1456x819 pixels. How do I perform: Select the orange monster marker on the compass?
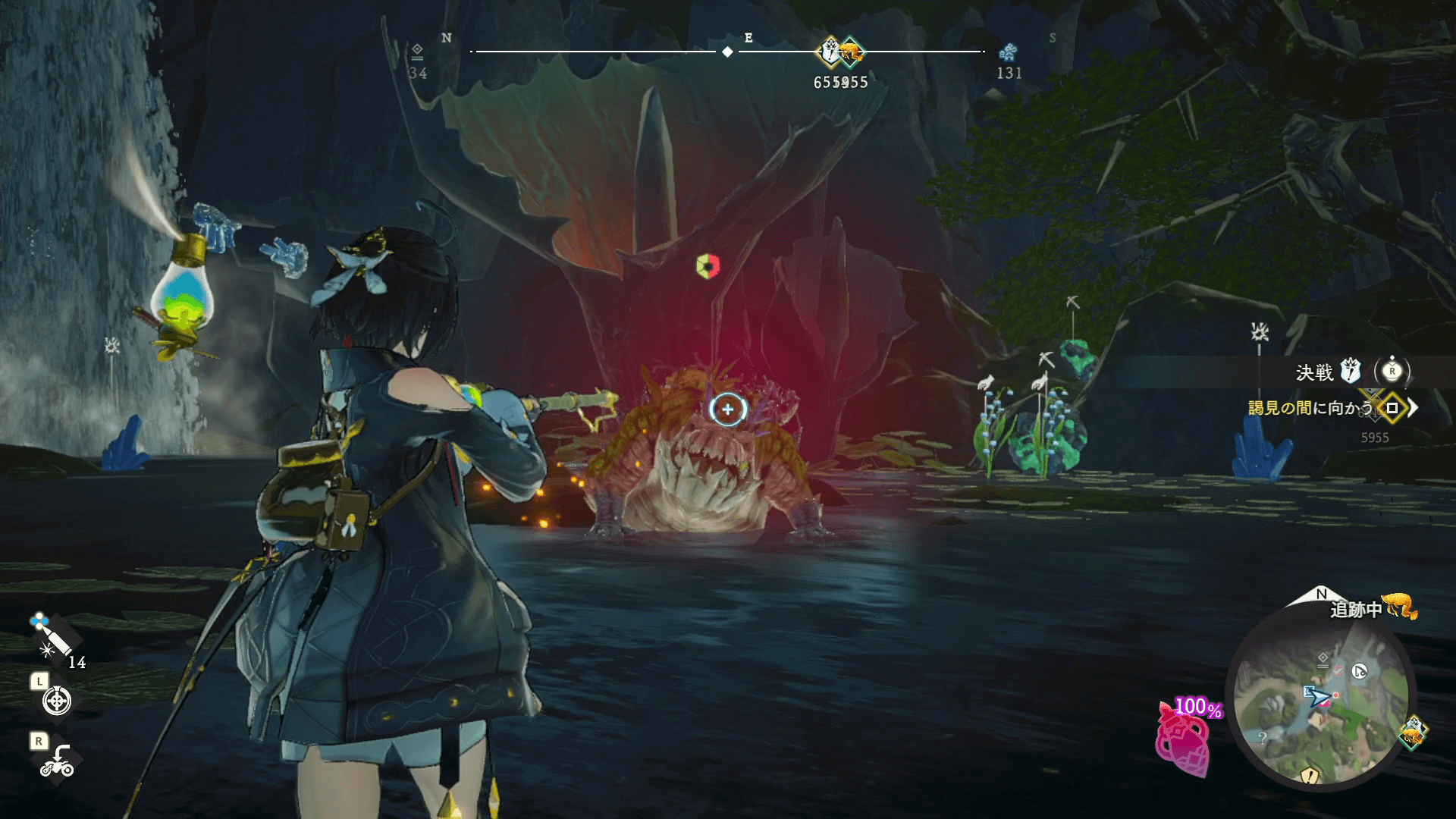852,52
